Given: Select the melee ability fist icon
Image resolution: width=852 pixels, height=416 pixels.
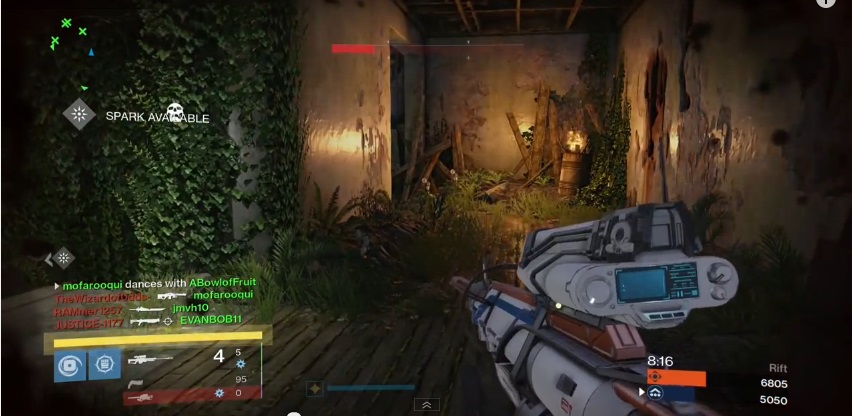Looking at the screenshot, I should tap(104, 365).
